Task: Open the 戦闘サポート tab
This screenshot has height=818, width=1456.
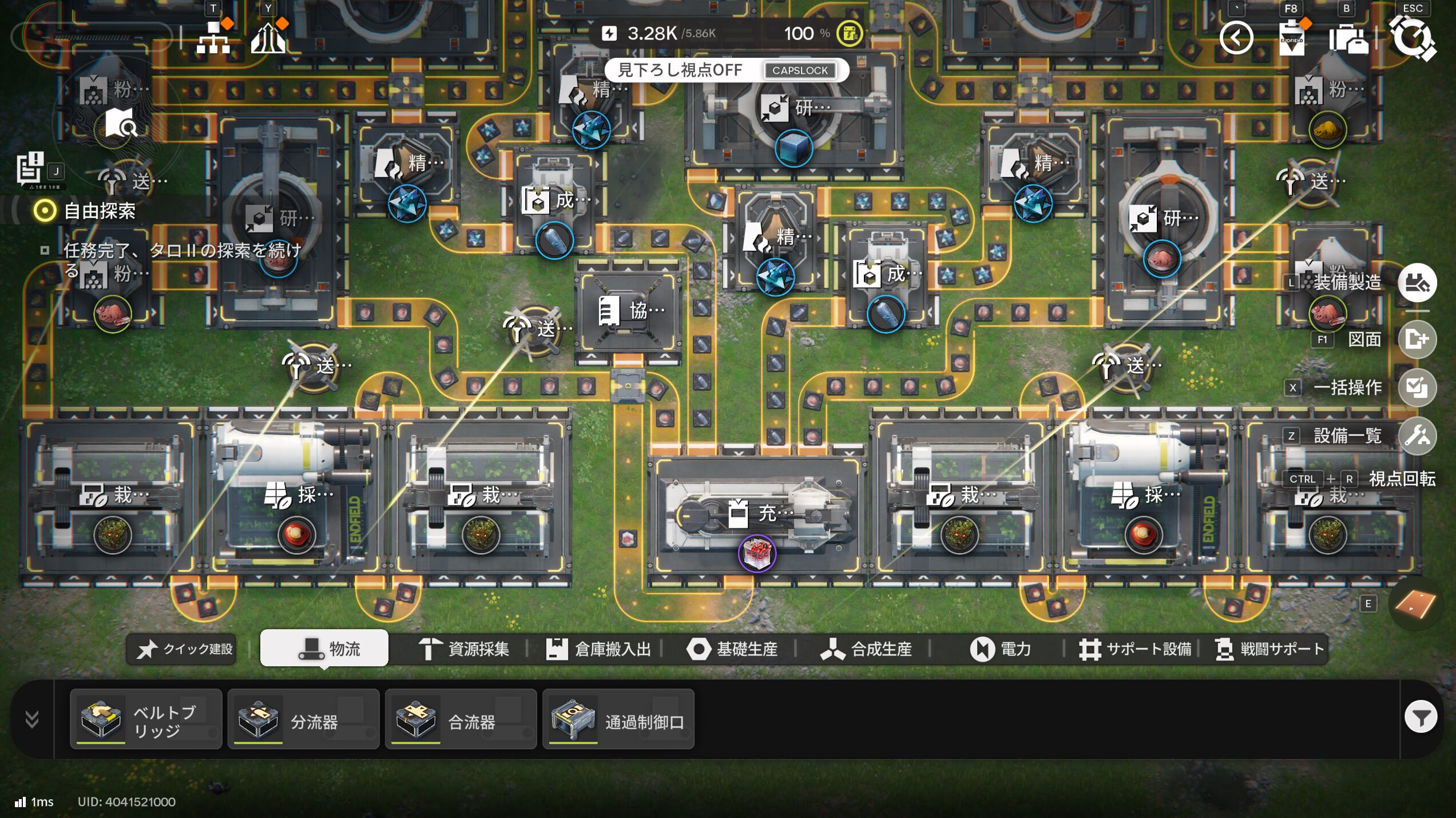Action: tap(1269, 649)
